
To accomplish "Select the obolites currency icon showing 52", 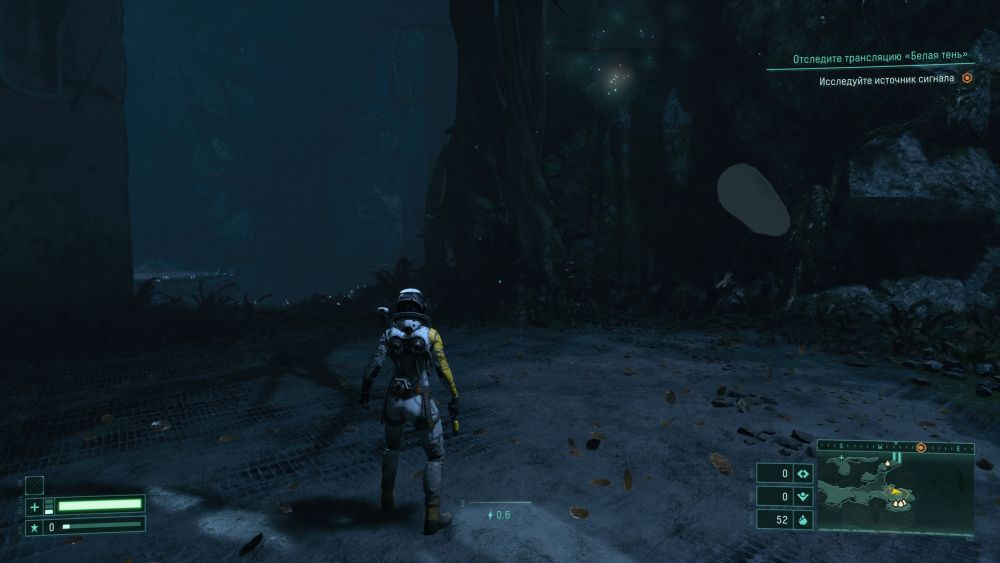I will [803, 519].
